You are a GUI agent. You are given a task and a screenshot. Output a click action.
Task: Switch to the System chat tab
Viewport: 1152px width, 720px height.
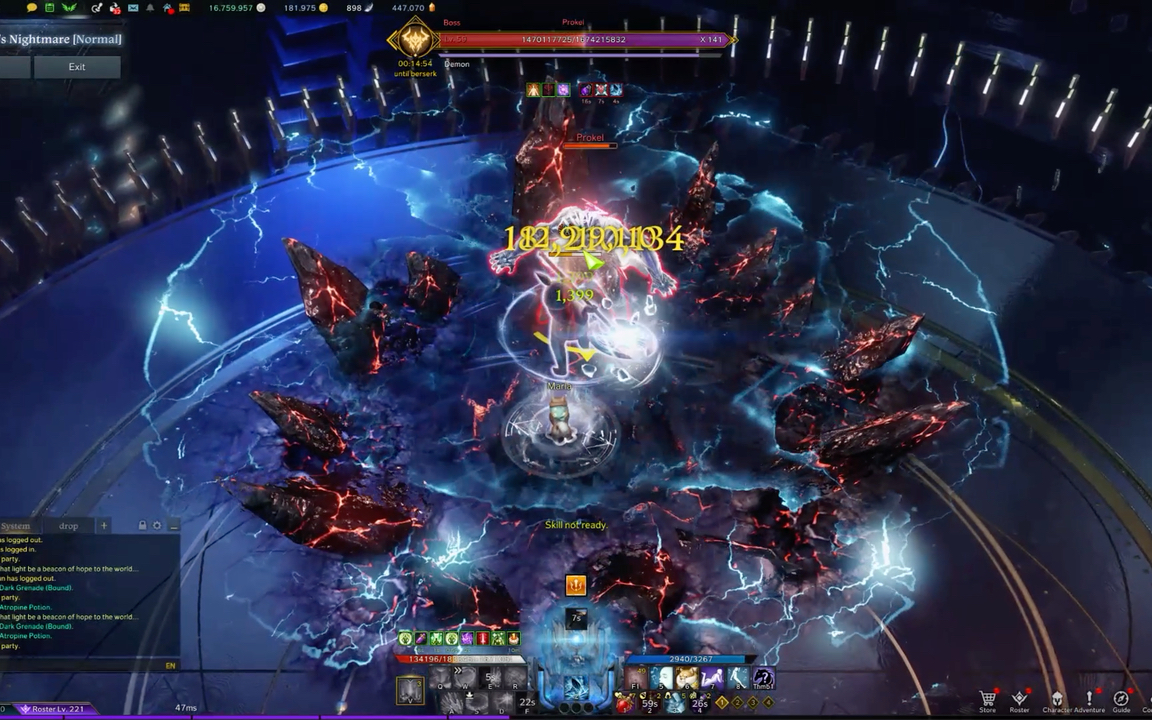16,526
